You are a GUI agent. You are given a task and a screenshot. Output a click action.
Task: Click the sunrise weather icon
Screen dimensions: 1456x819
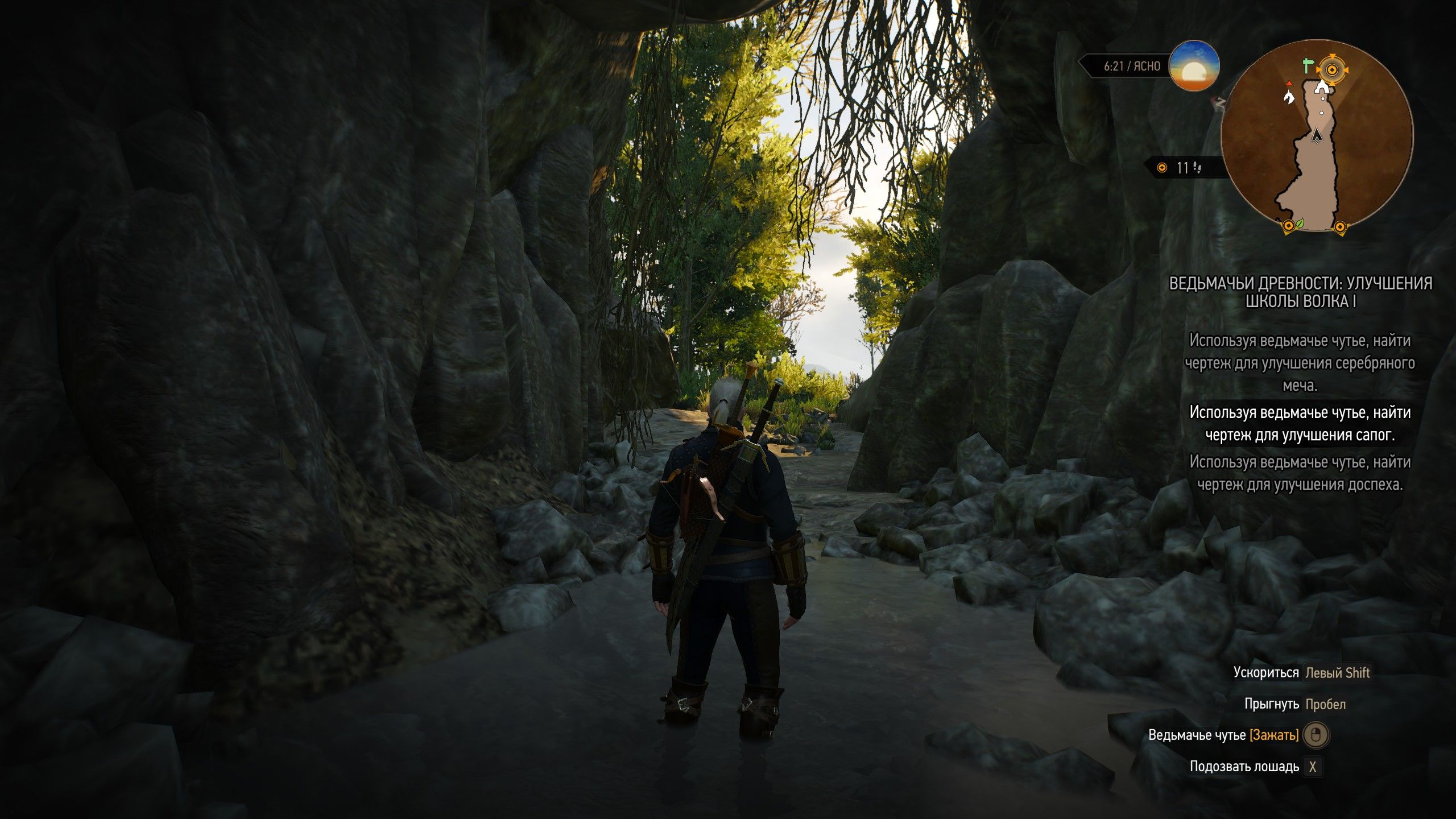pos(1194,66)
